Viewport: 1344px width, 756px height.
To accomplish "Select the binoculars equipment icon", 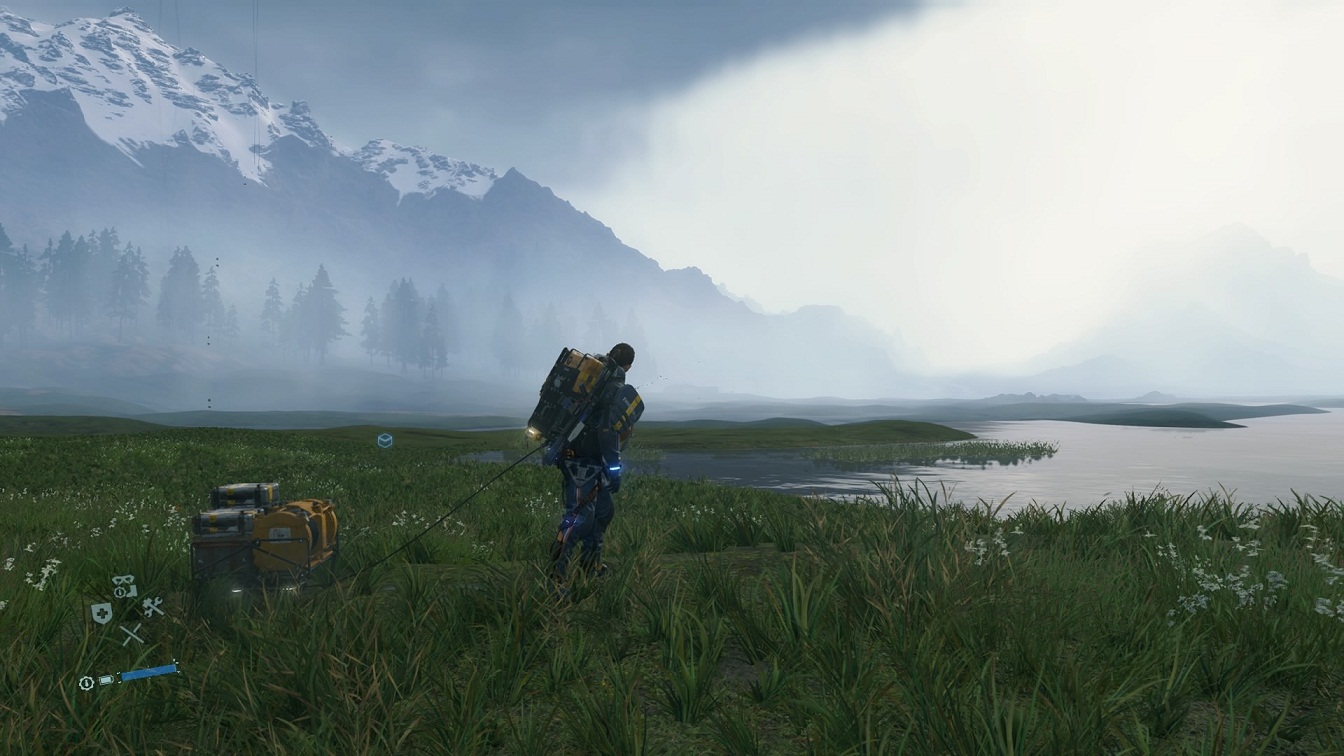I will click(122, 579).
